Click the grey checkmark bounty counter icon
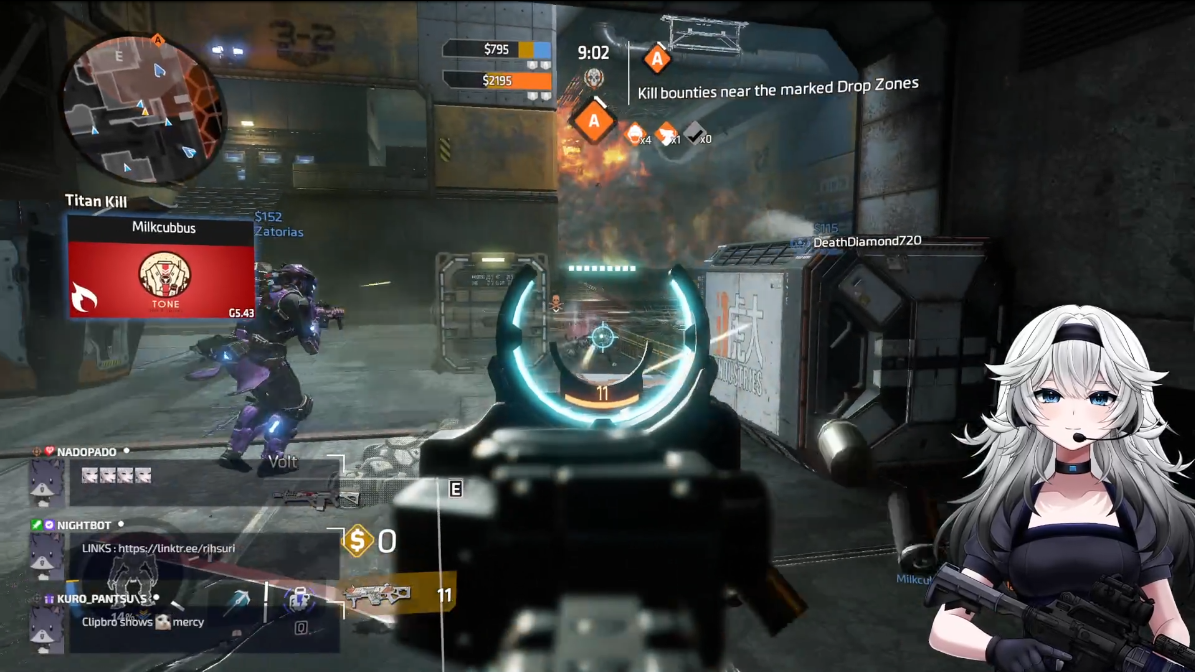The width and height of the screenshot is (1195, 672). coord(694,133)
